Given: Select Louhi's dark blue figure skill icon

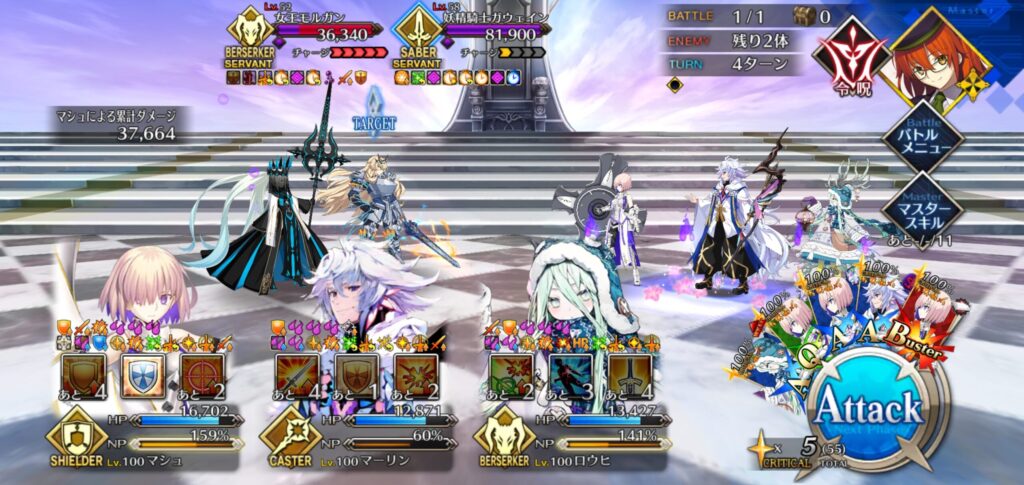Looking at the screenshot, I should (x=570, y=377).
